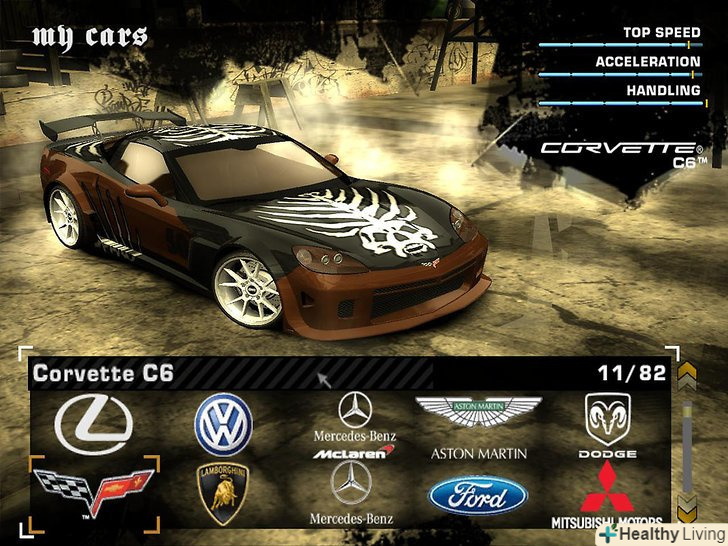
Task: Select the Lexus brand logo
Action: [x=93, y=423]
